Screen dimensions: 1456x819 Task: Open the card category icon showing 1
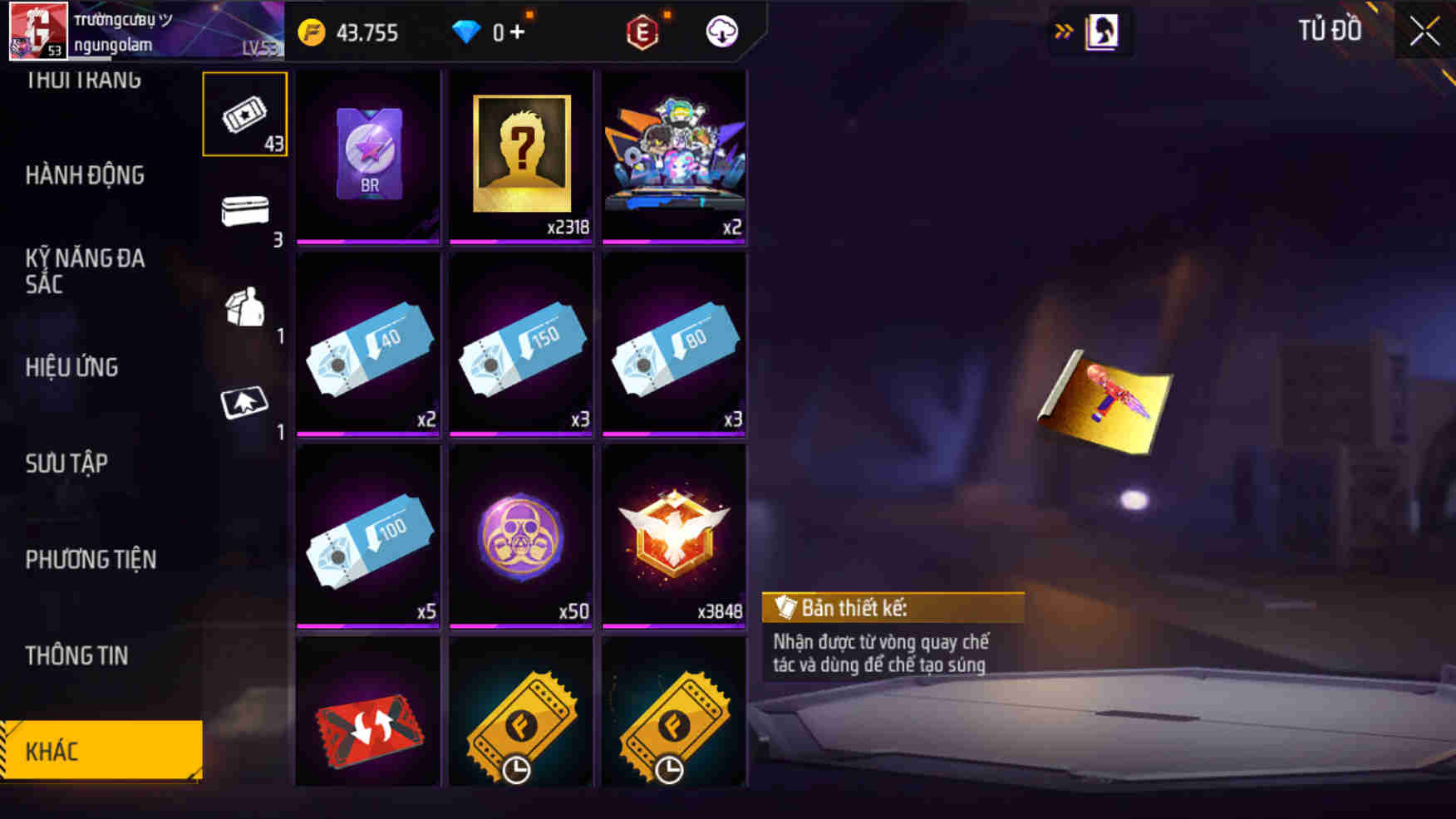[x=245, y=405]
